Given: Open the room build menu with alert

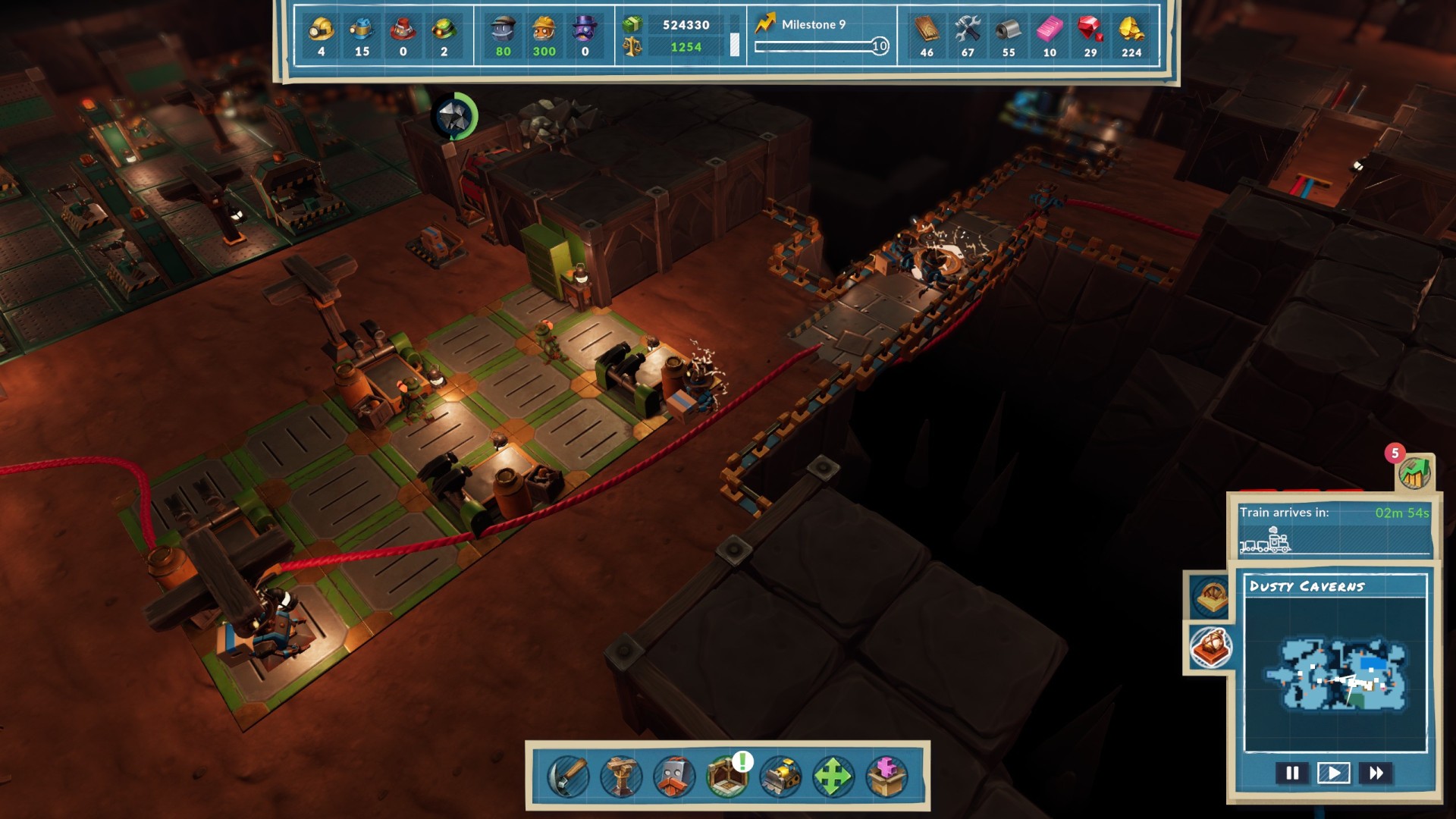Looking at the screenshot, I should point(727,775).
